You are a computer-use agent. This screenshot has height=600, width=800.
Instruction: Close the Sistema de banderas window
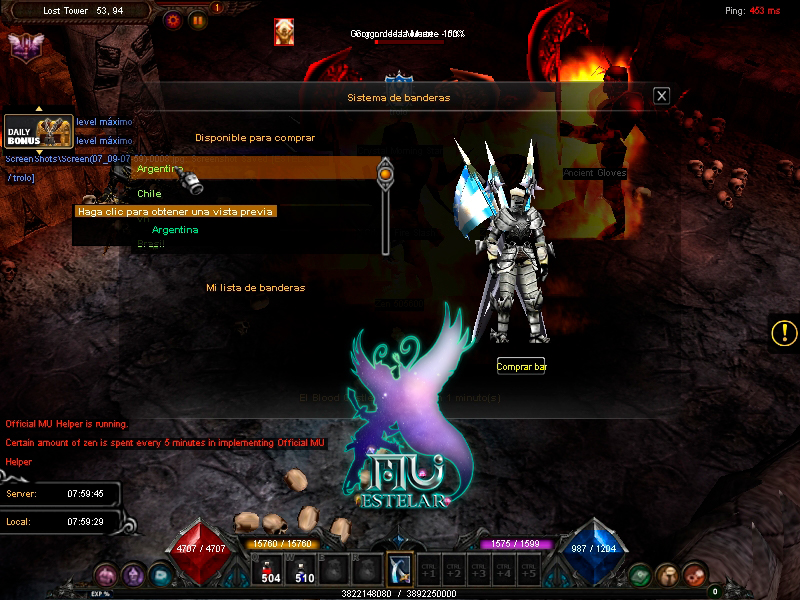pyautogui.click(x=661, y=96)
